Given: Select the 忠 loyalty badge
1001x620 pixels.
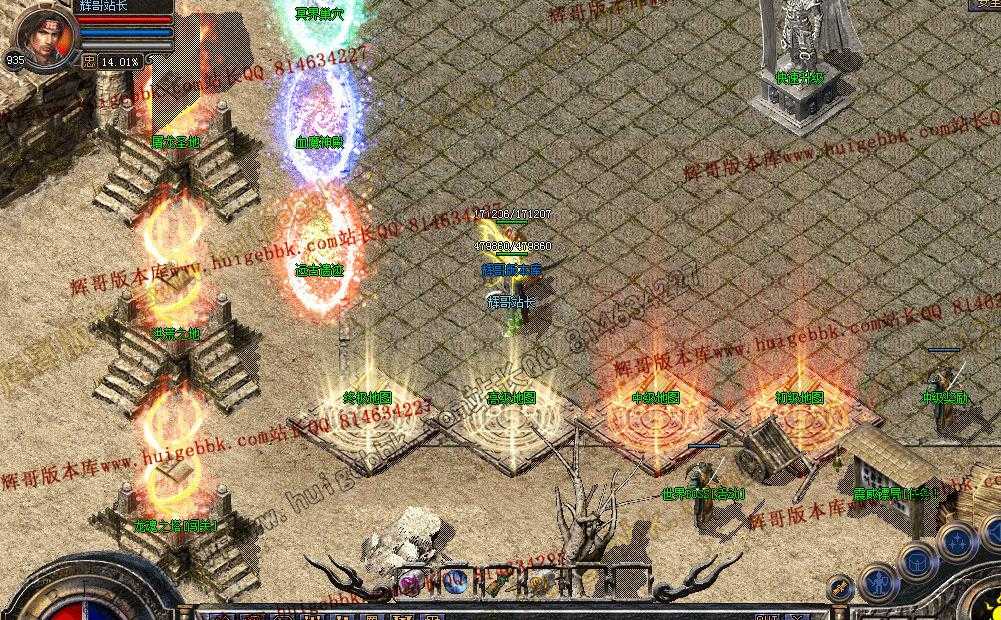Looking at the screenshot, I should pos(88,61).
